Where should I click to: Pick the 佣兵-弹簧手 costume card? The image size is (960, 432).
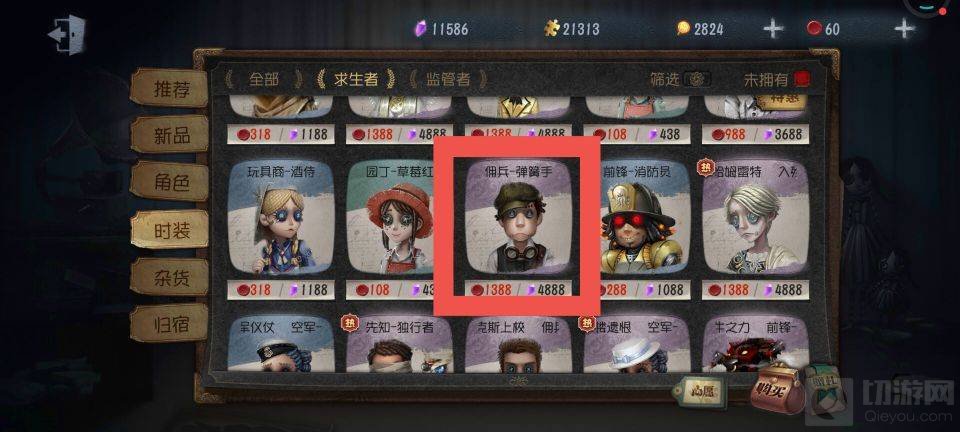point(516,226)
